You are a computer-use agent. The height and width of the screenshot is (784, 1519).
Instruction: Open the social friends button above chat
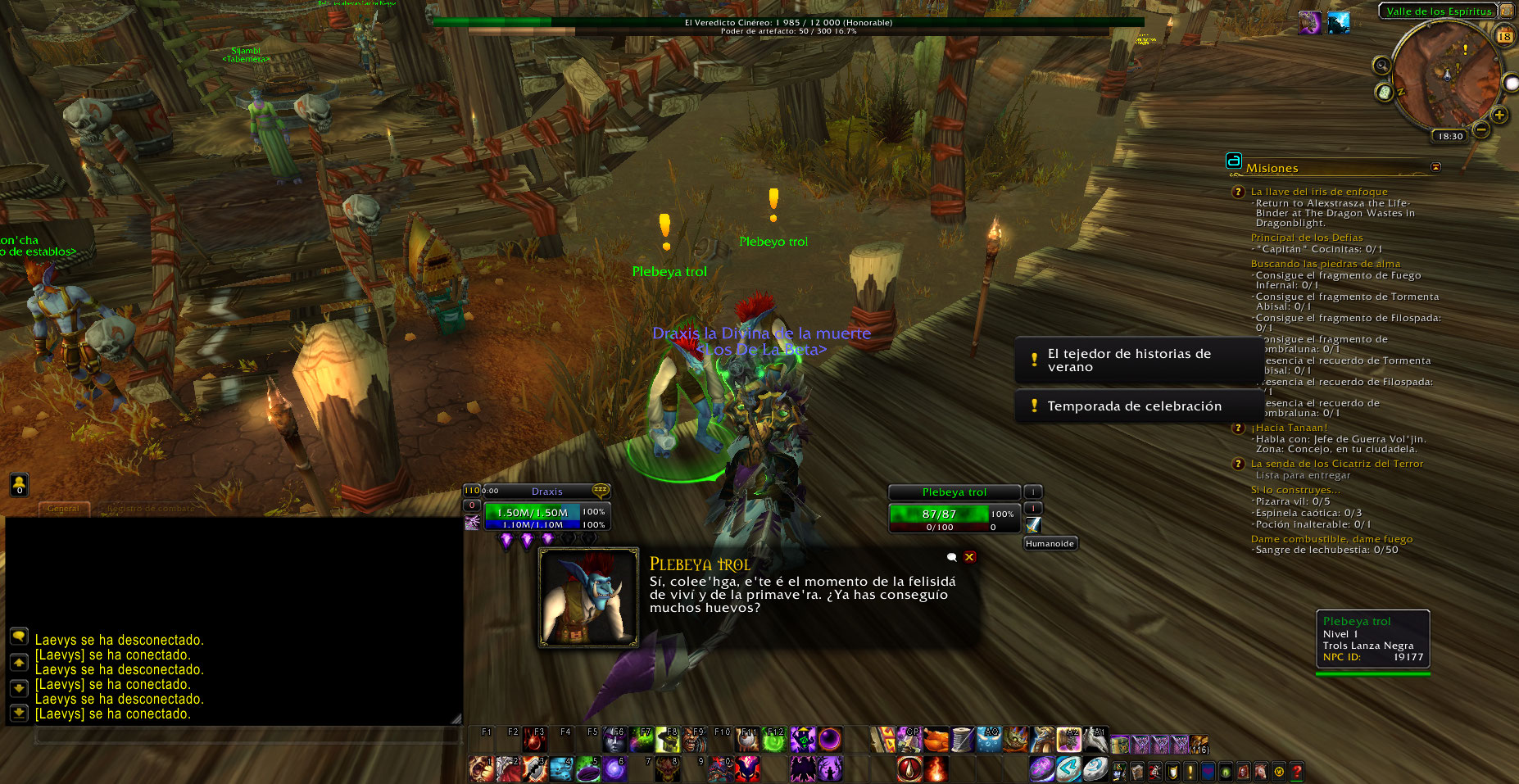(19, 485)
